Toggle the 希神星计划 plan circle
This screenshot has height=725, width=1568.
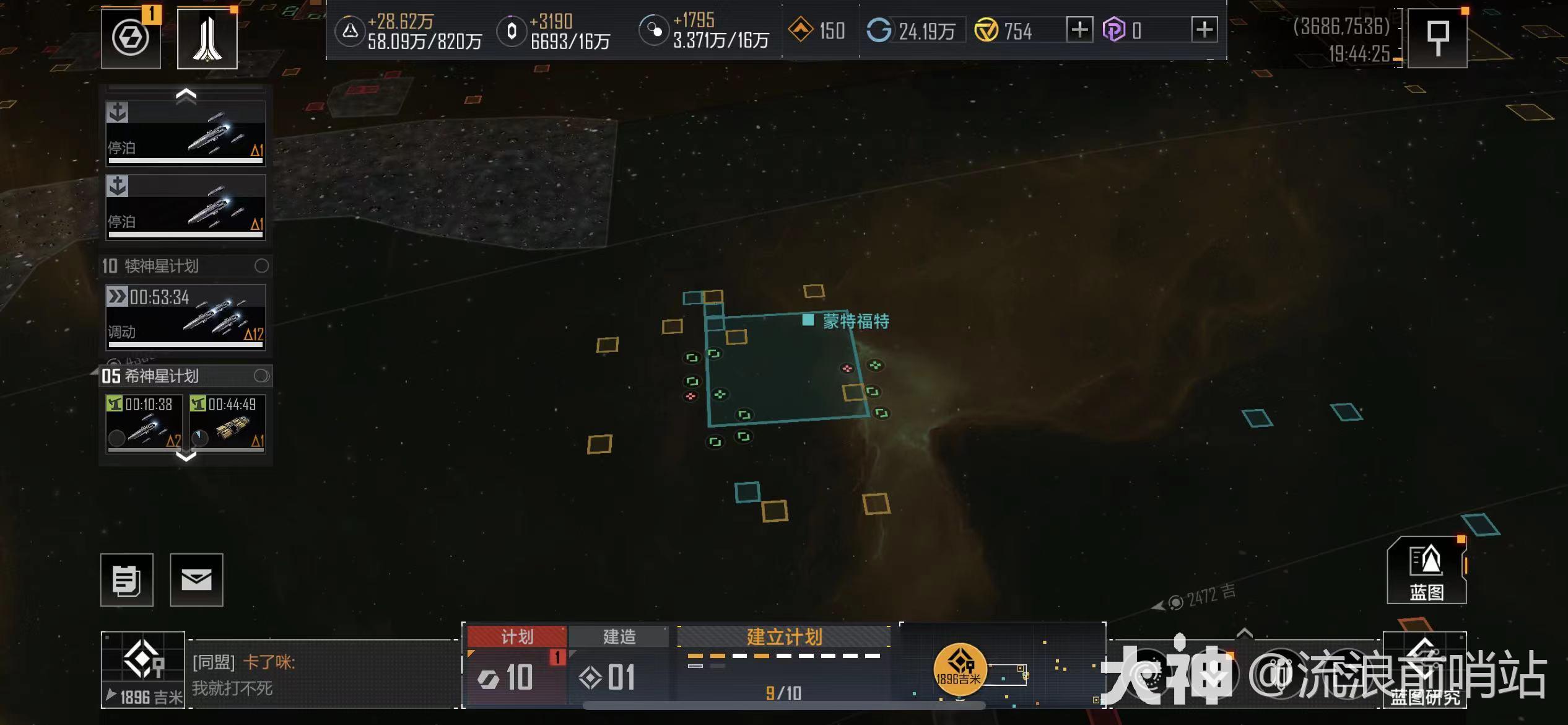coord(261,376)
